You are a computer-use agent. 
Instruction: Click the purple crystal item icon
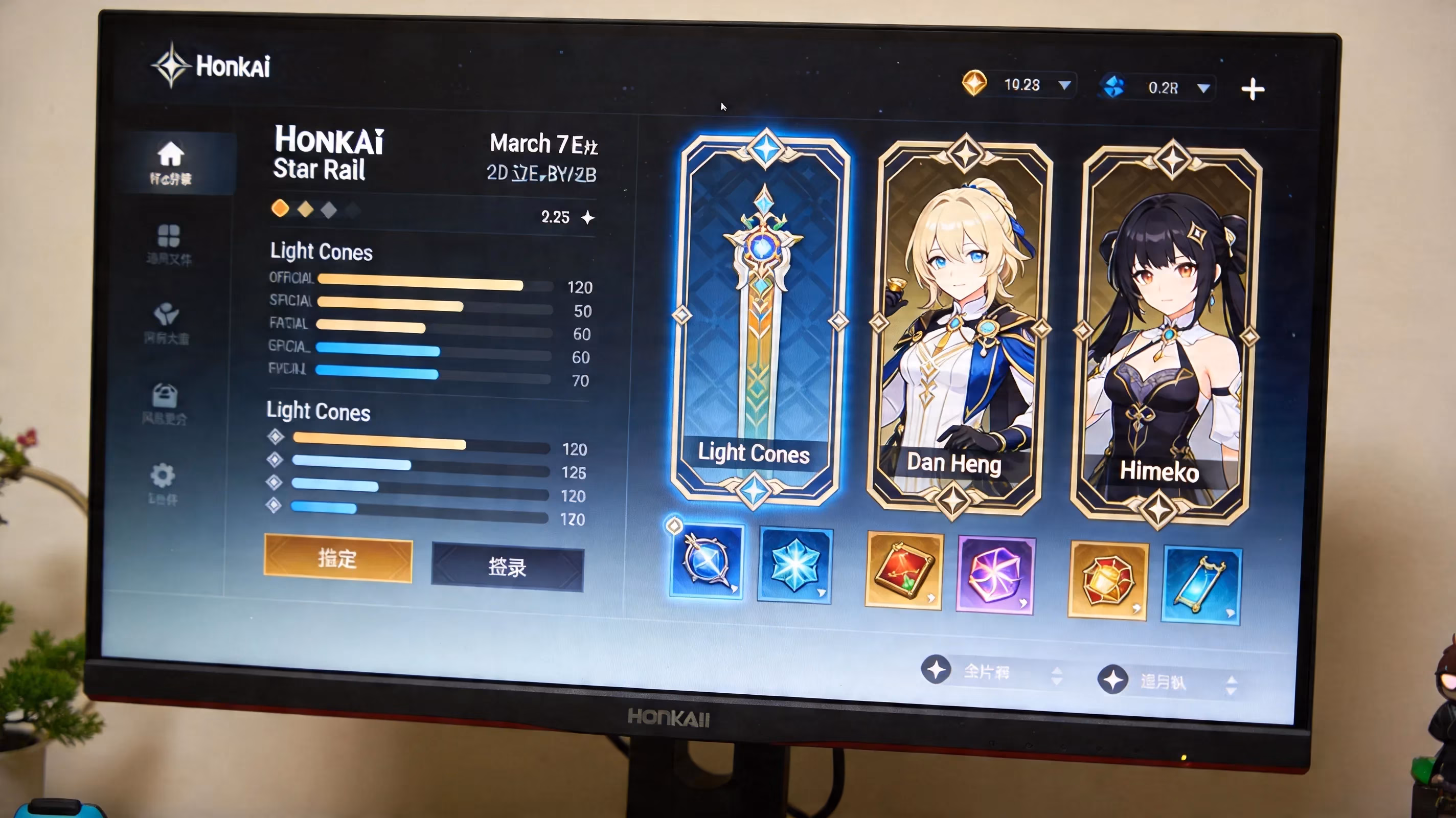[x=996, y=574]
